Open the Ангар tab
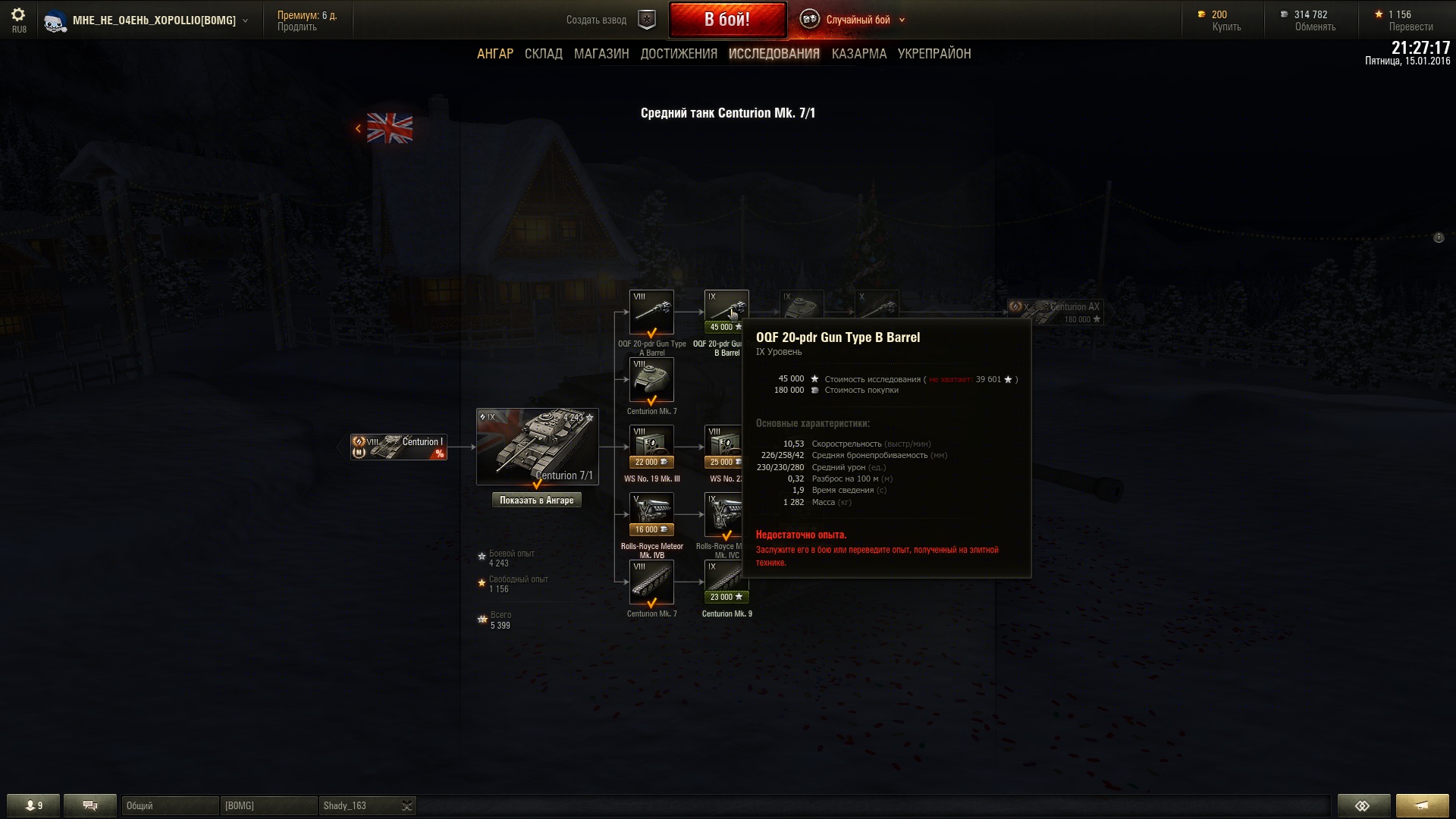 click(494, 54)
